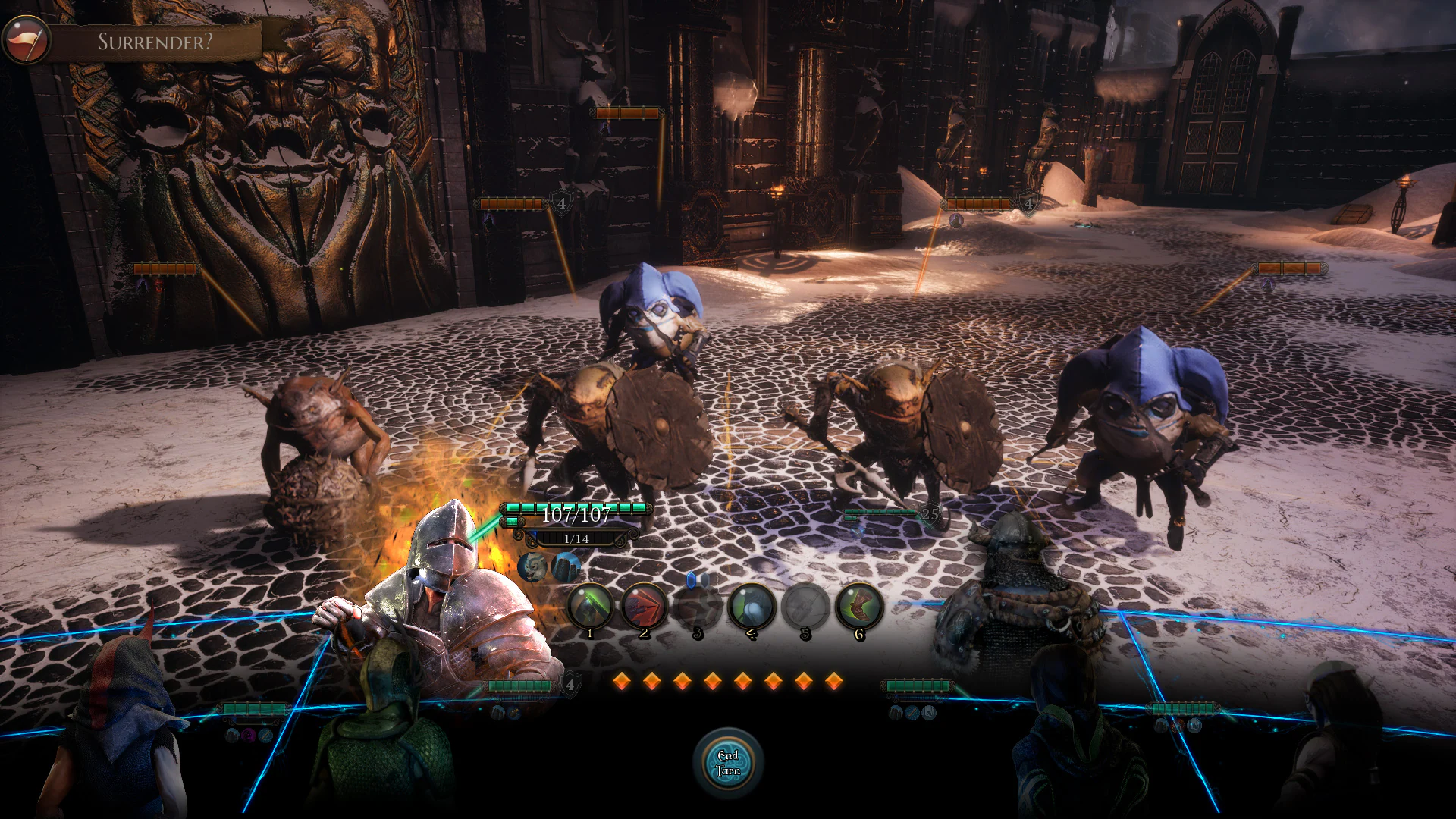Image resolution: width=1456 pixels, height=819 pixels.
Task: Click the wolf-head buff icon above the ability bar
Action: [x=531, y=566]
